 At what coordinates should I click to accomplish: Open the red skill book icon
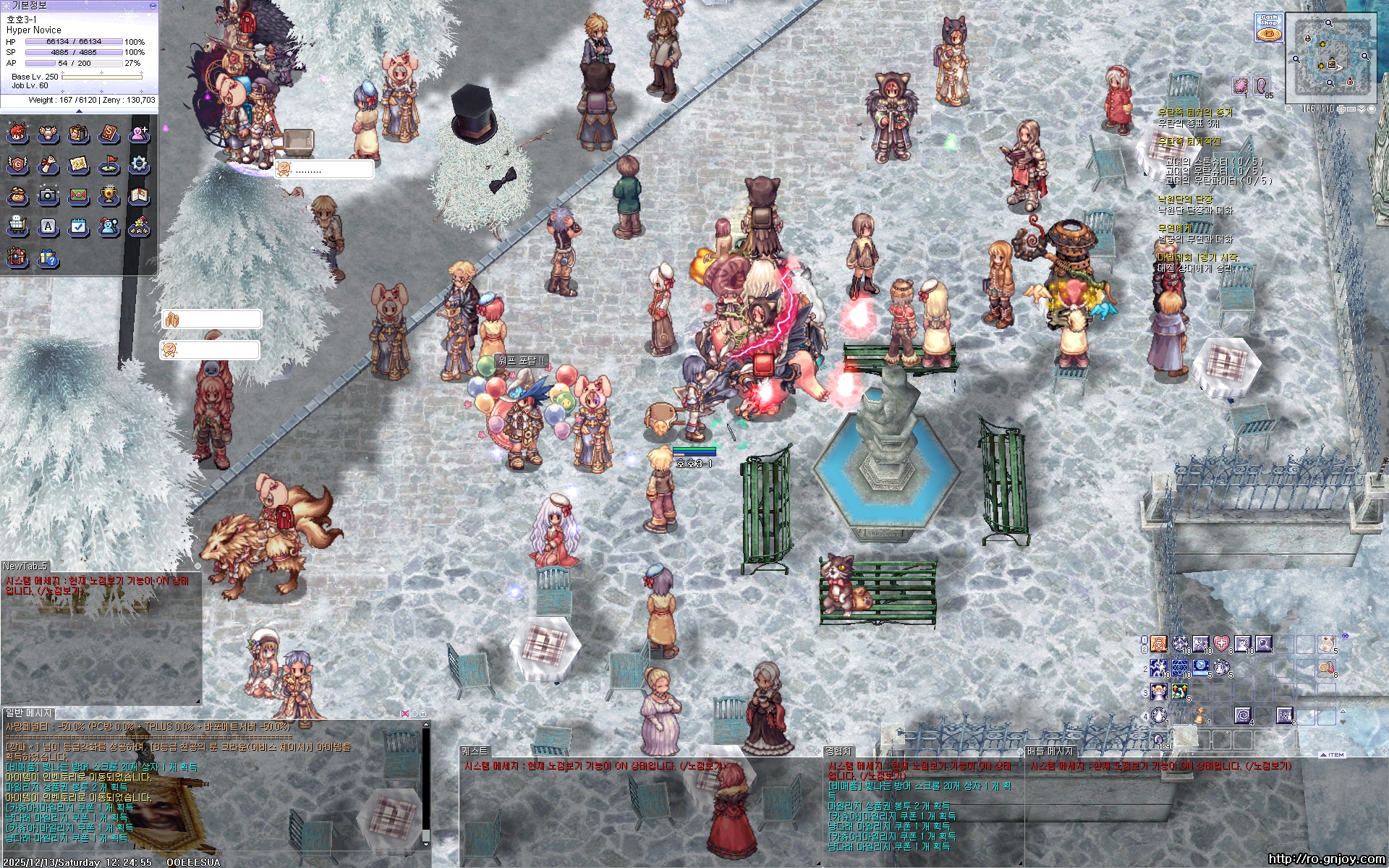(x=109, y=133)
